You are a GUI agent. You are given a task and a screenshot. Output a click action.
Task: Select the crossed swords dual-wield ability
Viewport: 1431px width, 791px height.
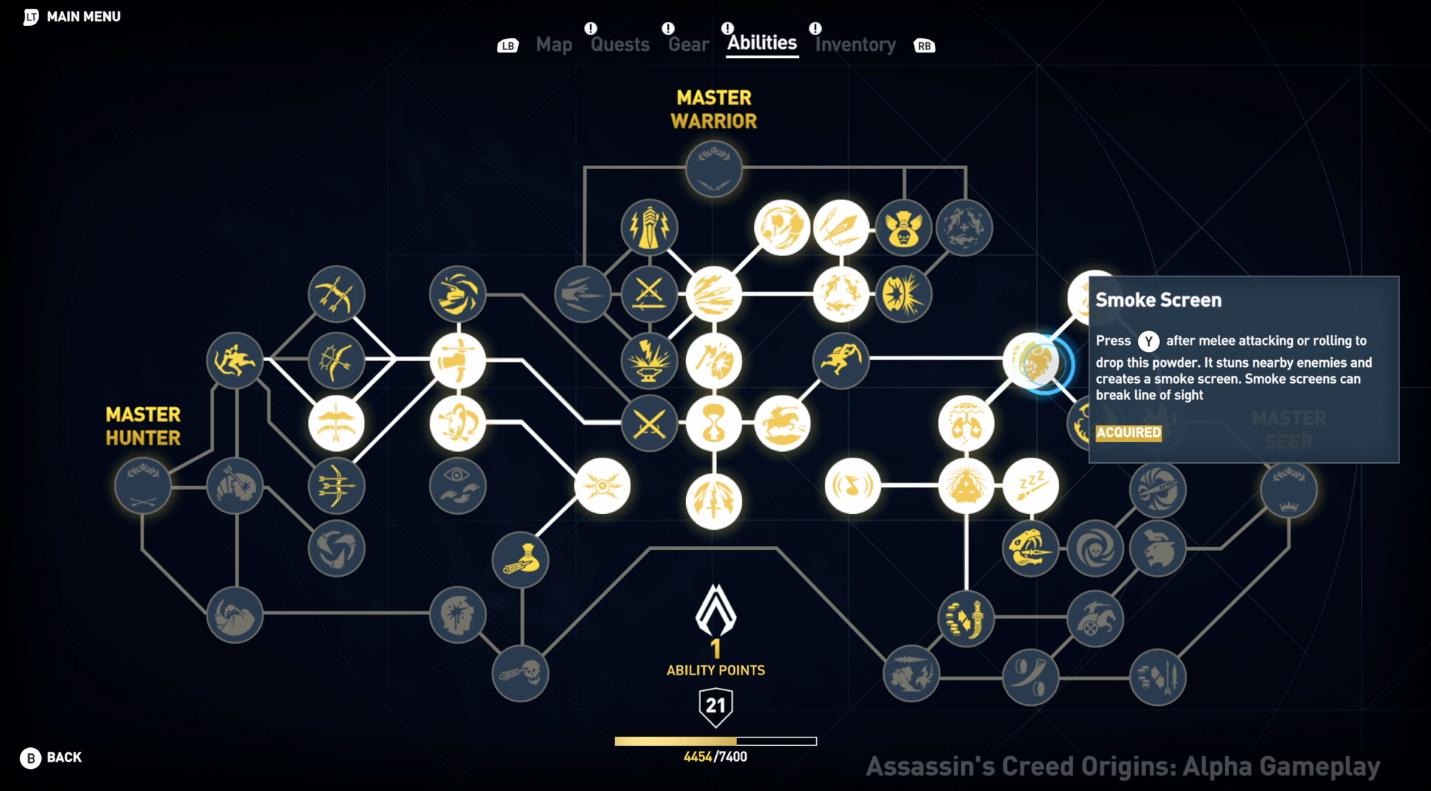click(x=650, y=425)
